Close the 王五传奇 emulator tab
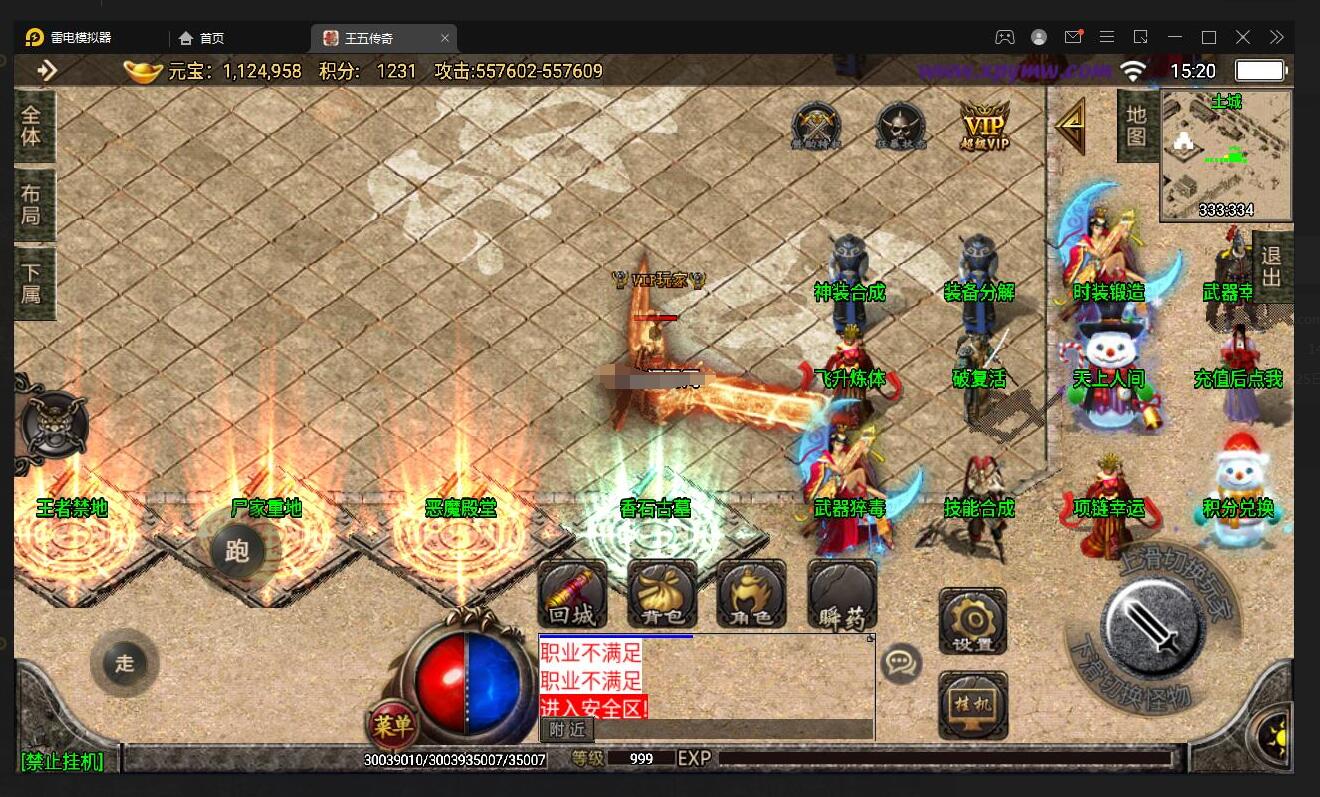1320x797 pixels. (445, 38)
